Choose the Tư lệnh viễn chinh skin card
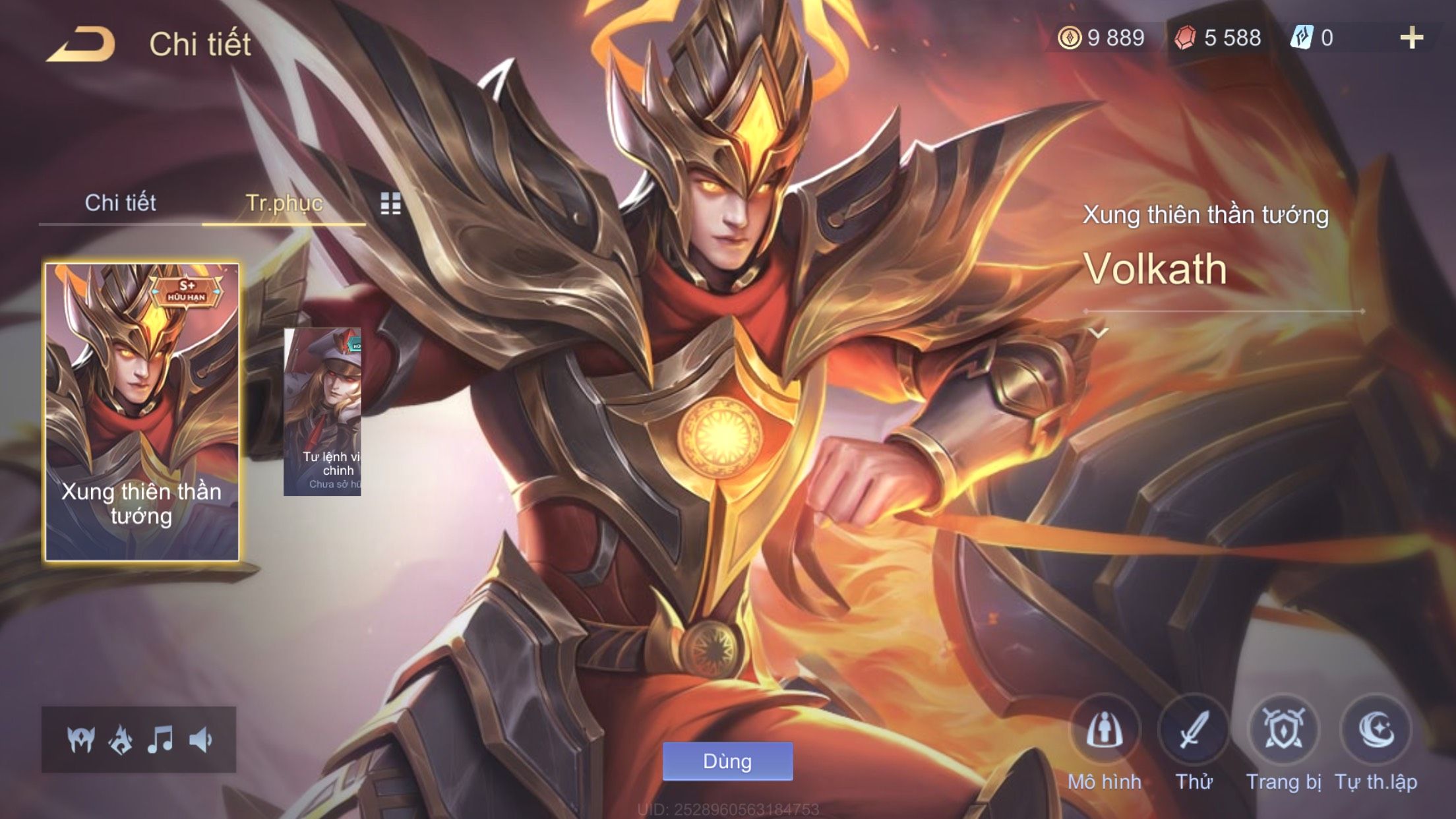Image resolution: width=1456 pixels, height=819 pixels. point(322,412)
